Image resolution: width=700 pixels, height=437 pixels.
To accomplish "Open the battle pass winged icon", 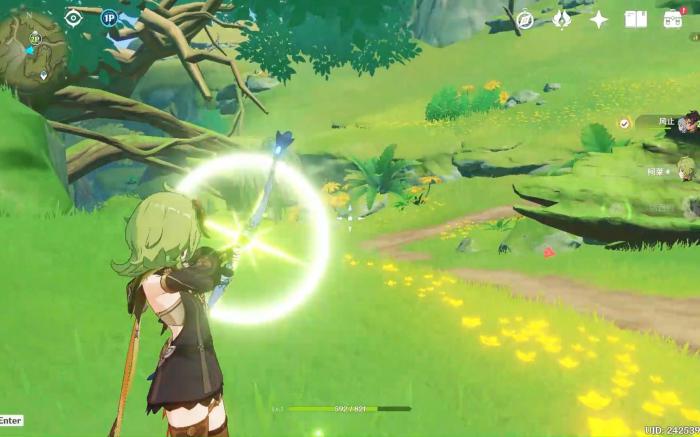I will [x=562, y=19].
